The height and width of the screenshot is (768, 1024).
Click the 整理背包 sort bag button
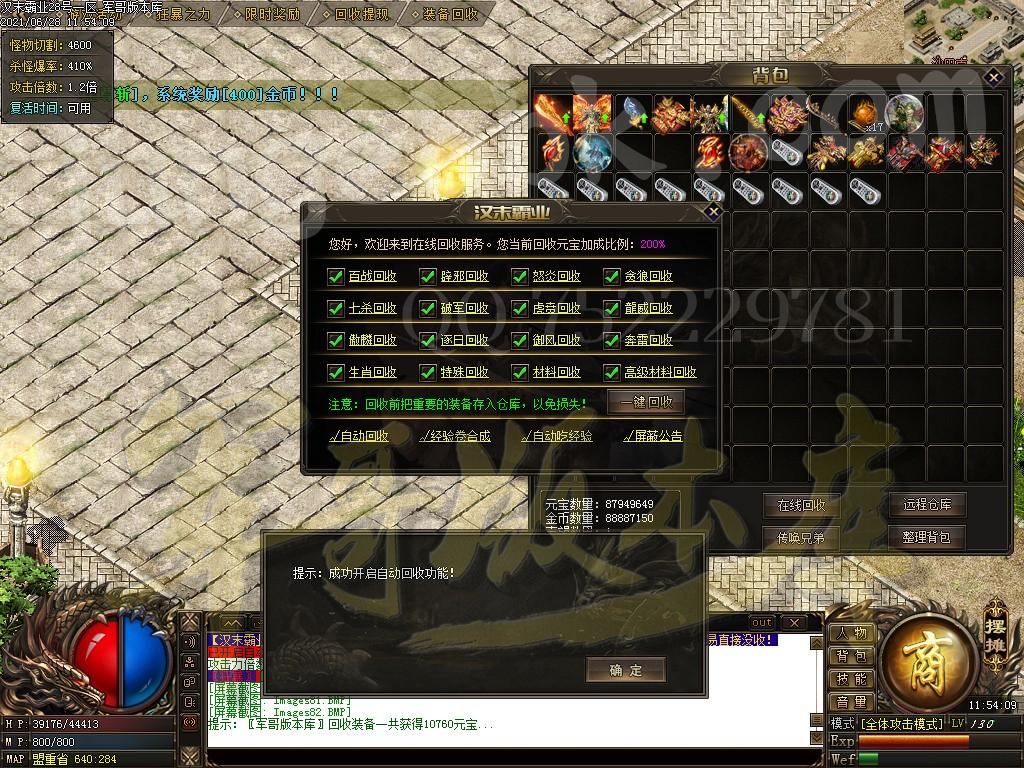927,537
